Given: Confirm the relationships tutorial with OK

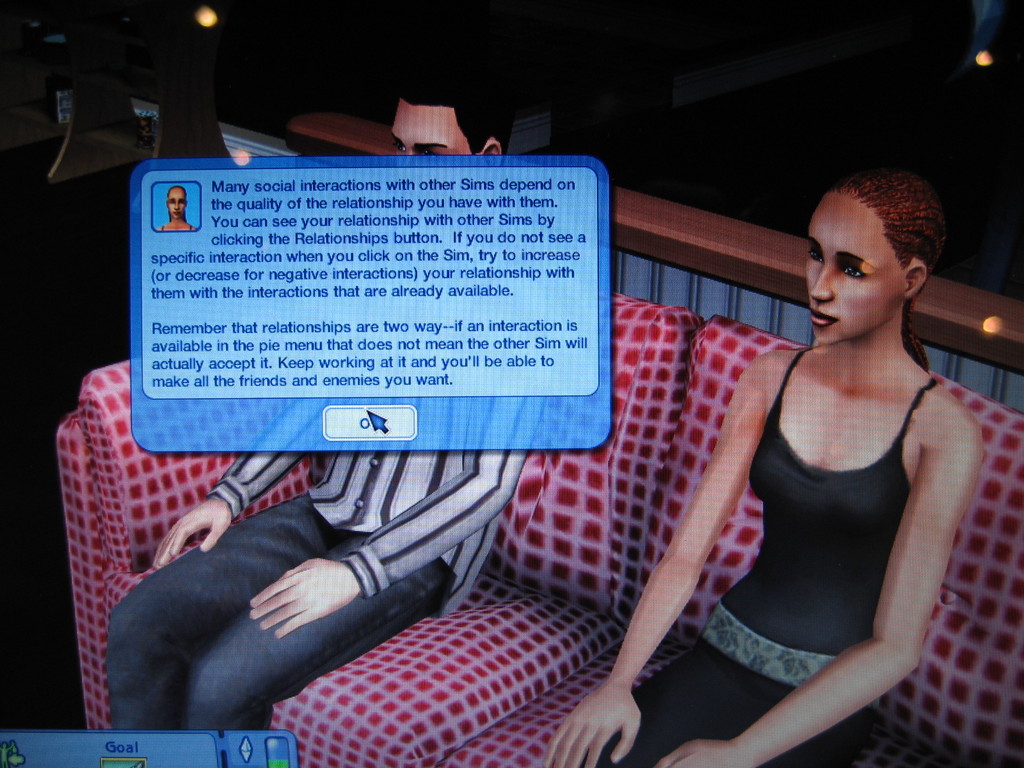Looking at the screenshot, I should tap(369, 423).
